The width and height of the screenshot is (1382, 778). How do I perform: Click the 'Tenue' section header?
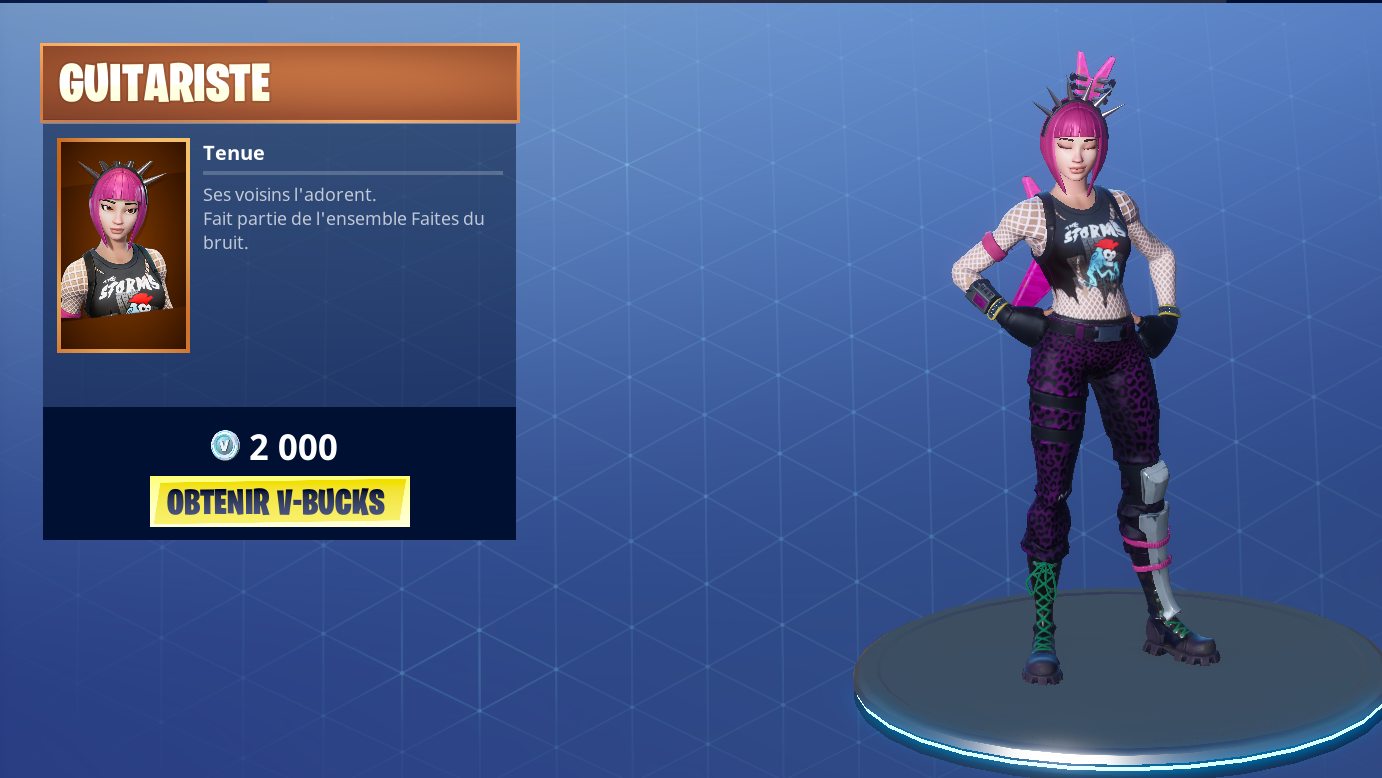[x=233, y=153]
